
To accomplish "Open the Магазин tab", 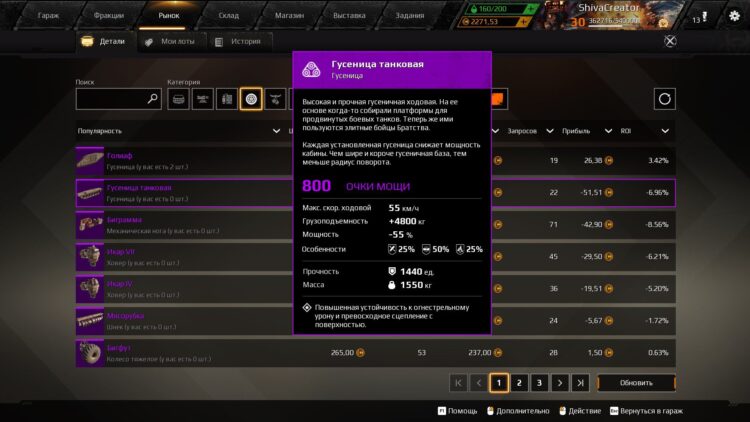I will coord(289,16).
